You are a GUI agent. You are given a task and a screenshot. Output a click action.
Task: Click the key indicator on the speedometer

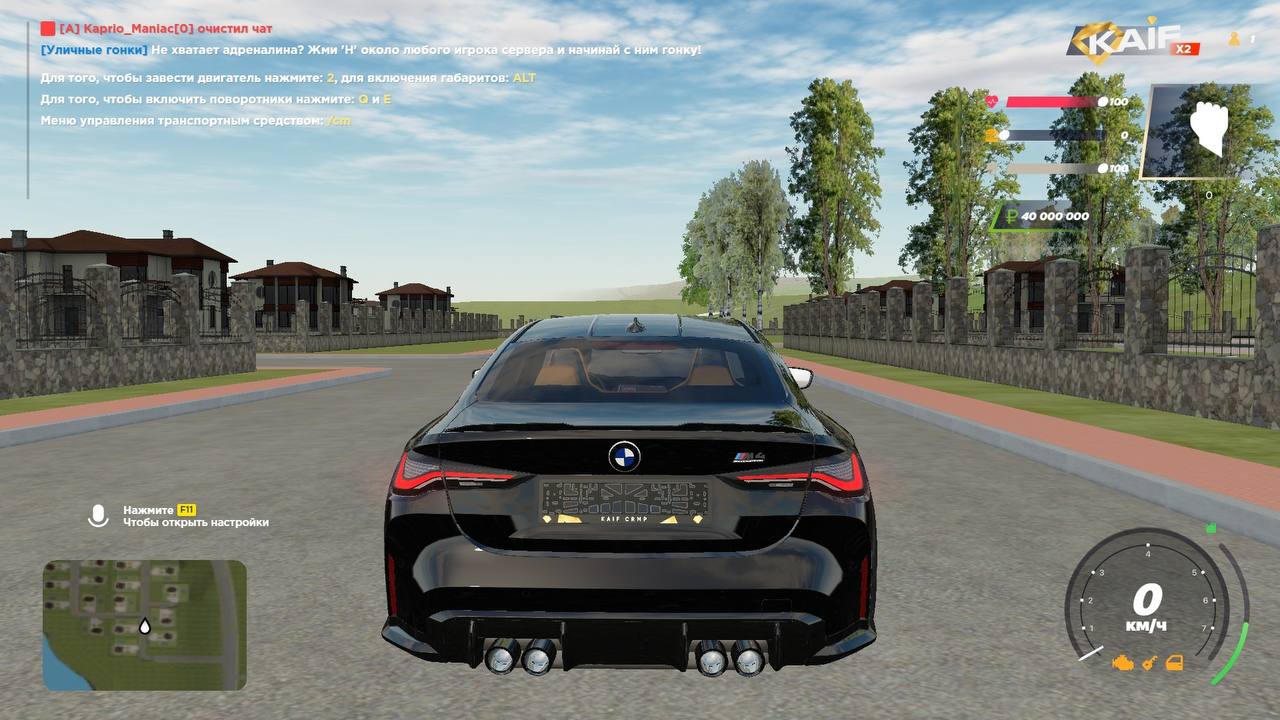[x=1151, y=662]
